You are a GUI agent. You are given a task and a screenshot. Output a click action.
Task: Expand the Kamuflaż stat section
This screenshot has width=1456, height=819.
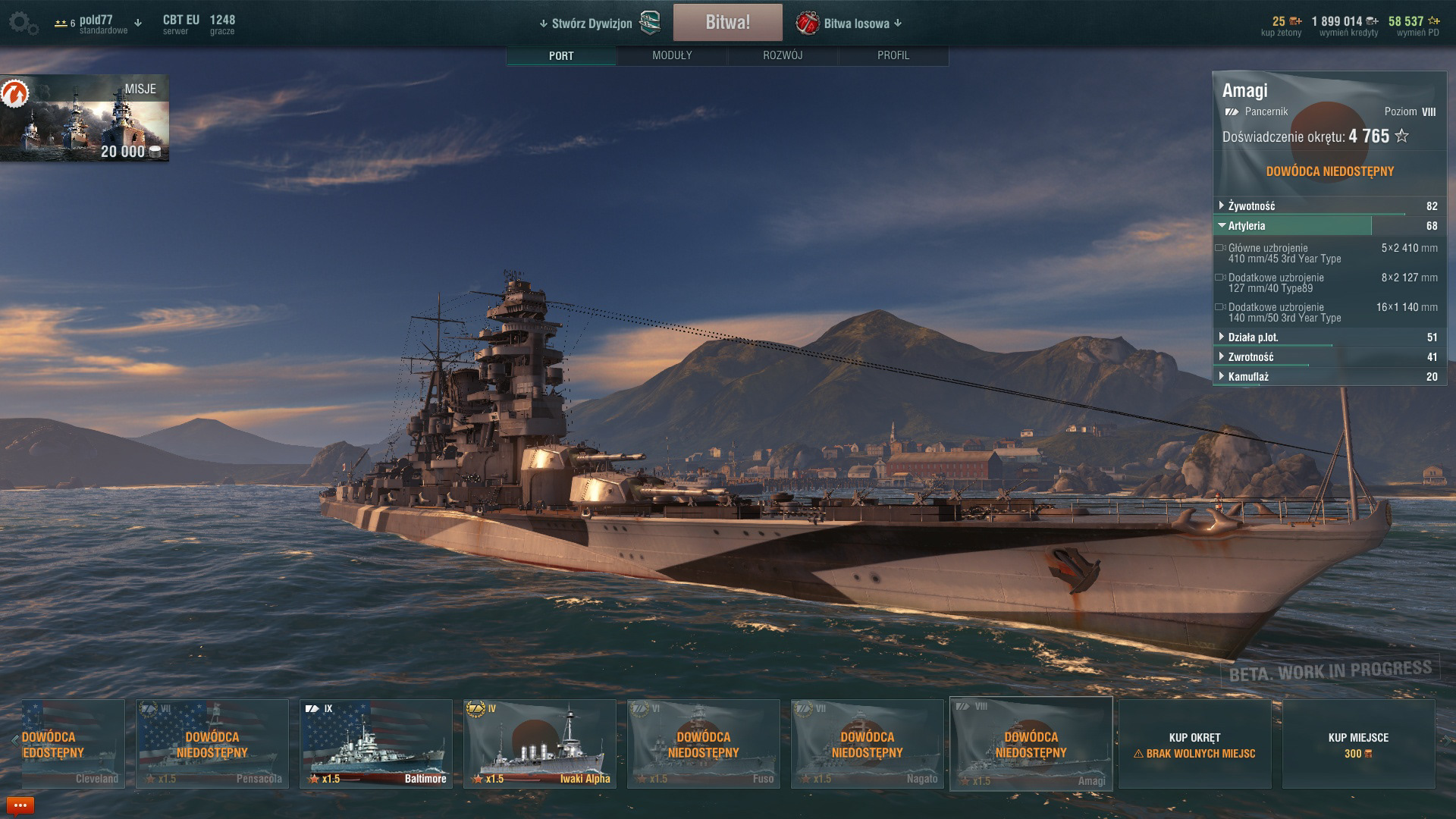pyautogui.click(x=1248, y=377)
